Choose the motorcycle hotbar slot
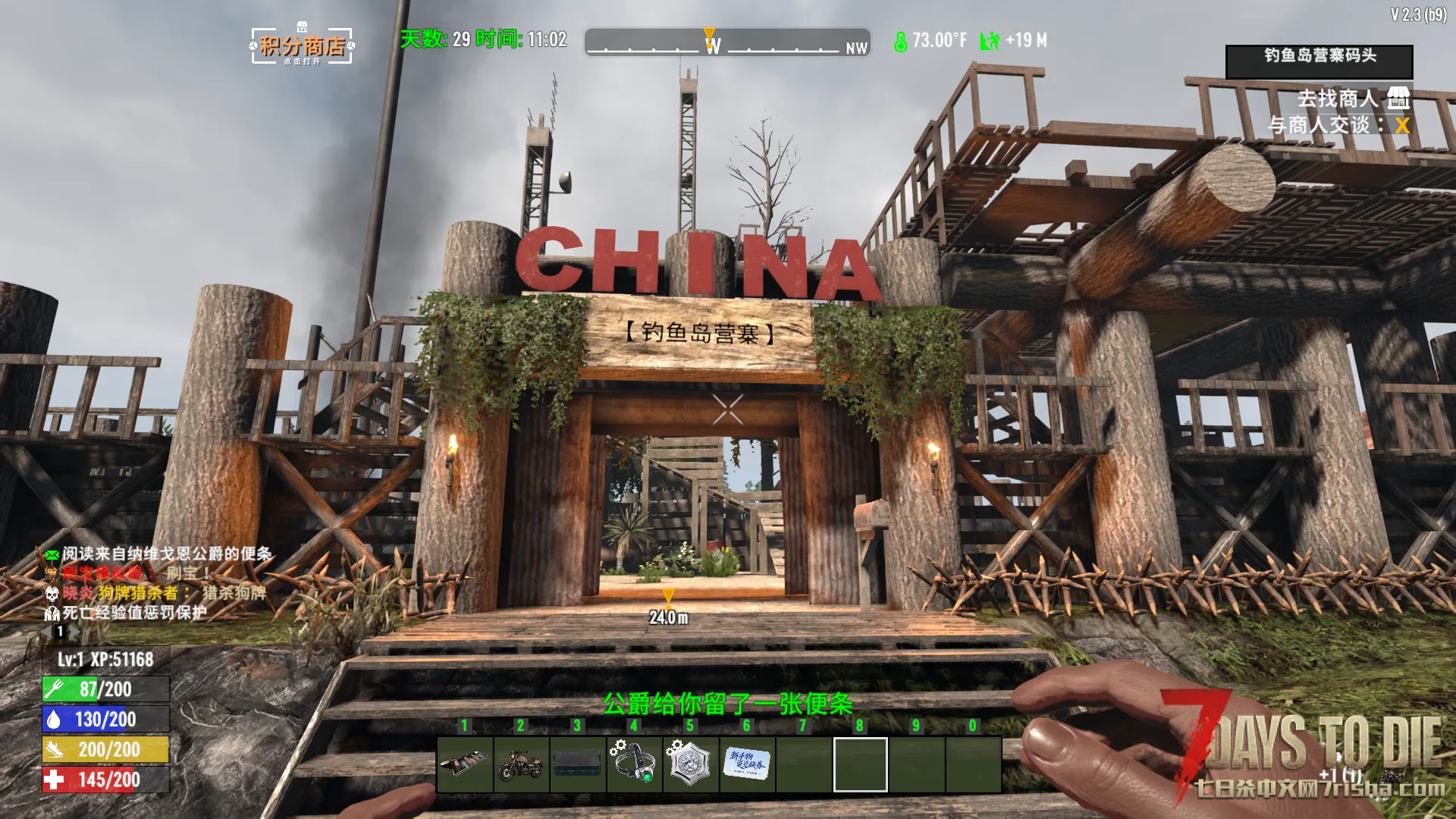Screen dimensions: 1456x819 click(521, 764)
